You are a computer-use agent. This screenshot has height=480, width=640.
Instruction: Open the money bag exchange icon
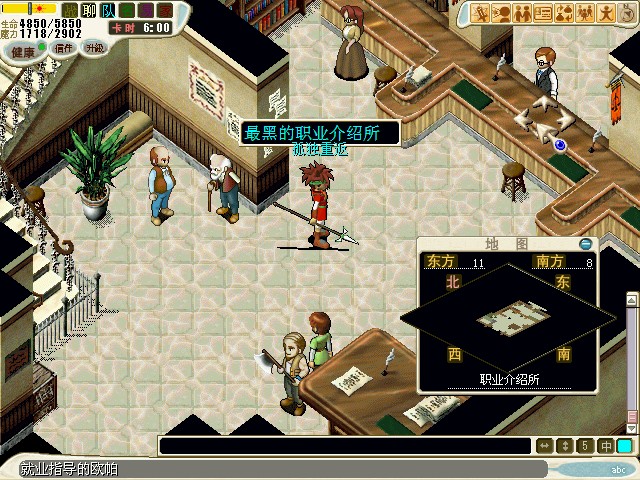tap(564, 13)
